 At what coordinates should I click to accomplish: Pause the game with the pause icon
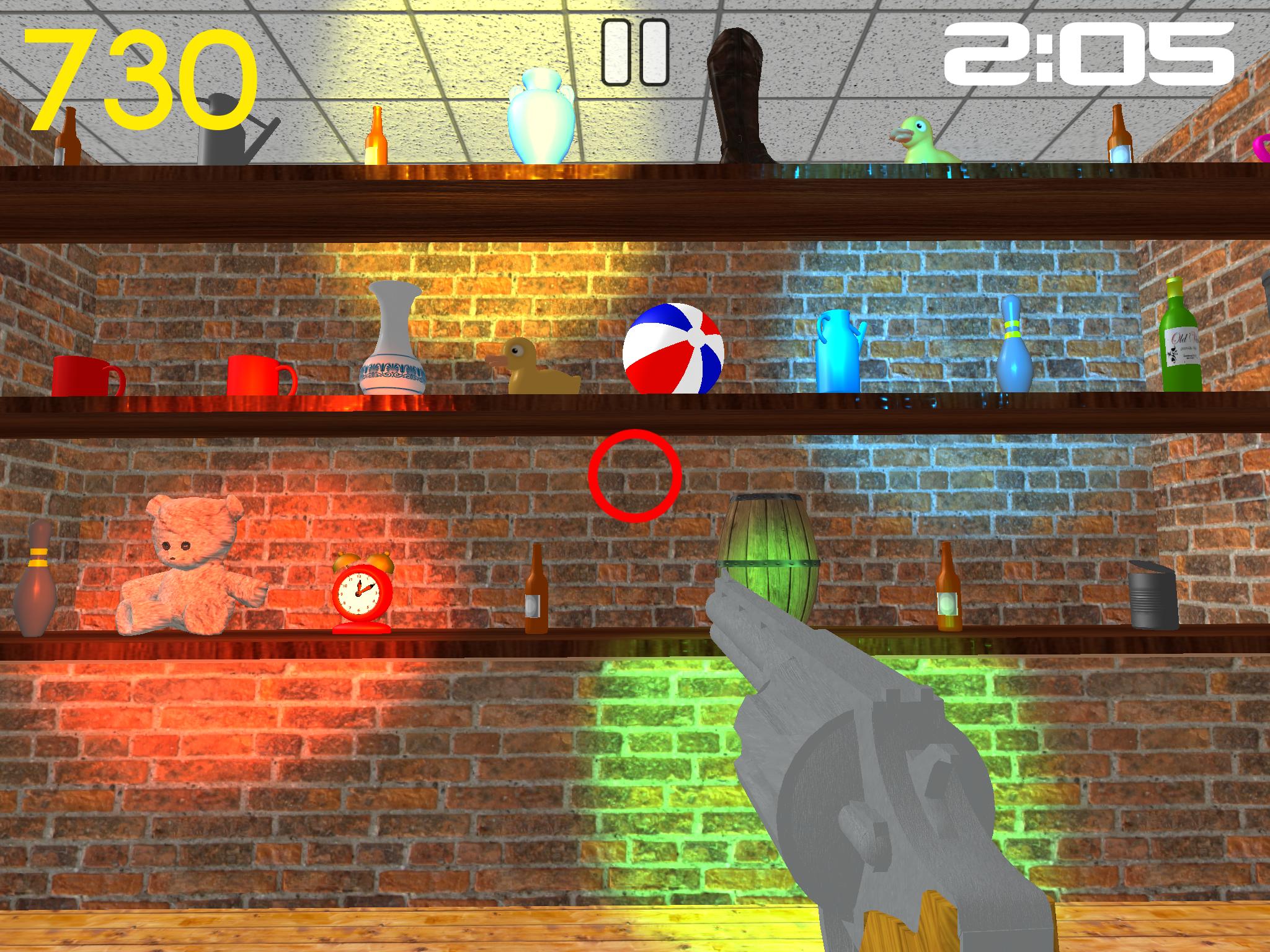click(x=634, y=51)
